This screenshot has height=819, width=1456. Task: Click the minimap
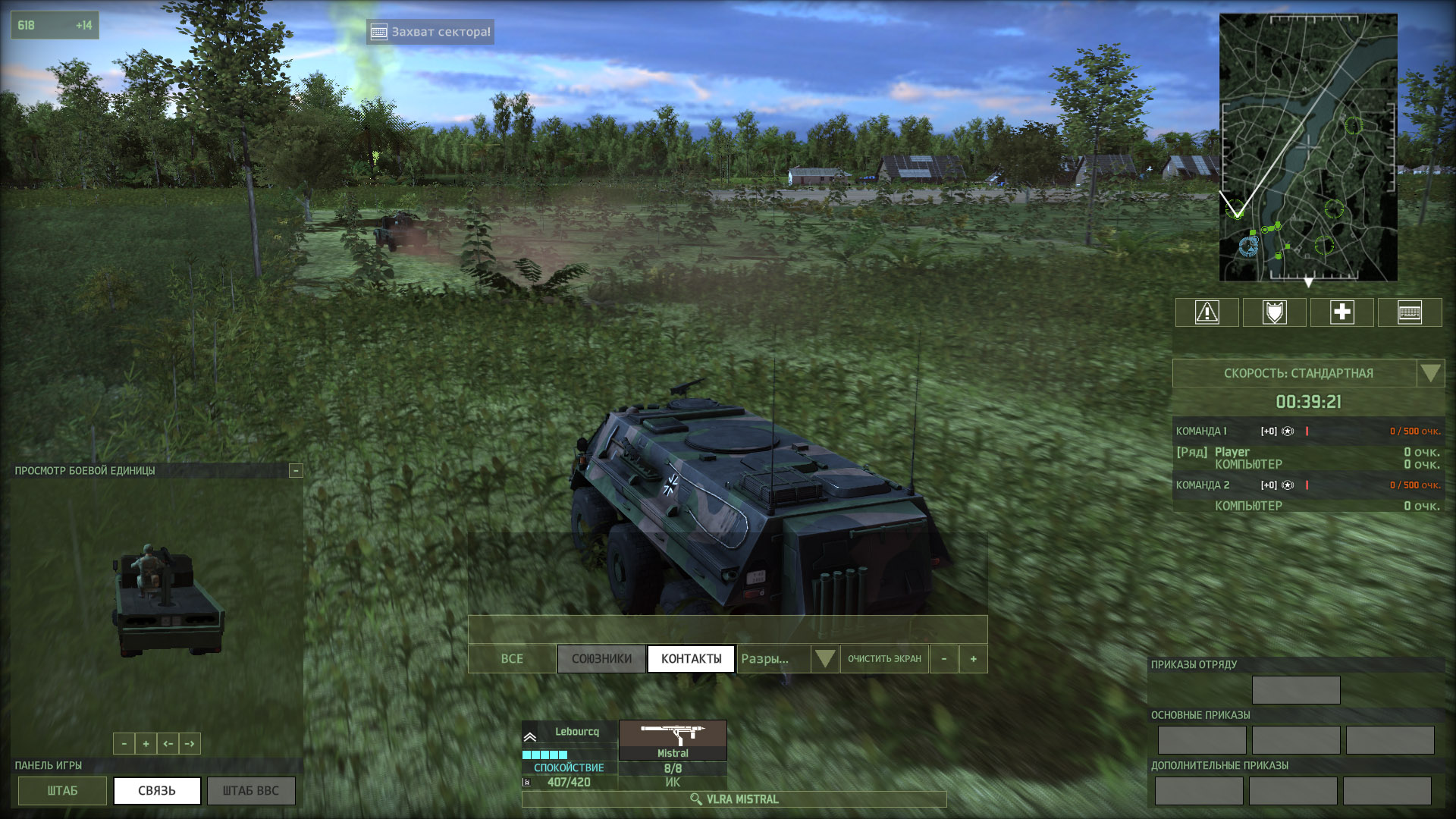coord(1308,148)
